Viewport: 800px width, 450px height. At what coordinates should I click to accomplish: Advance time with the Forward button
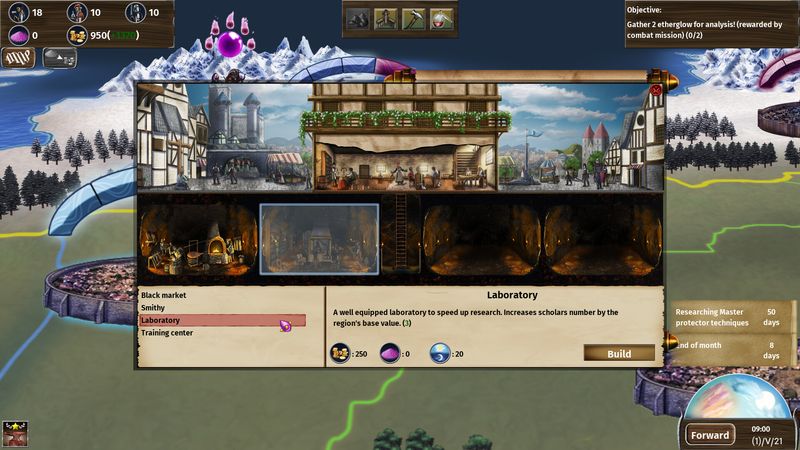tap(710, 435)
